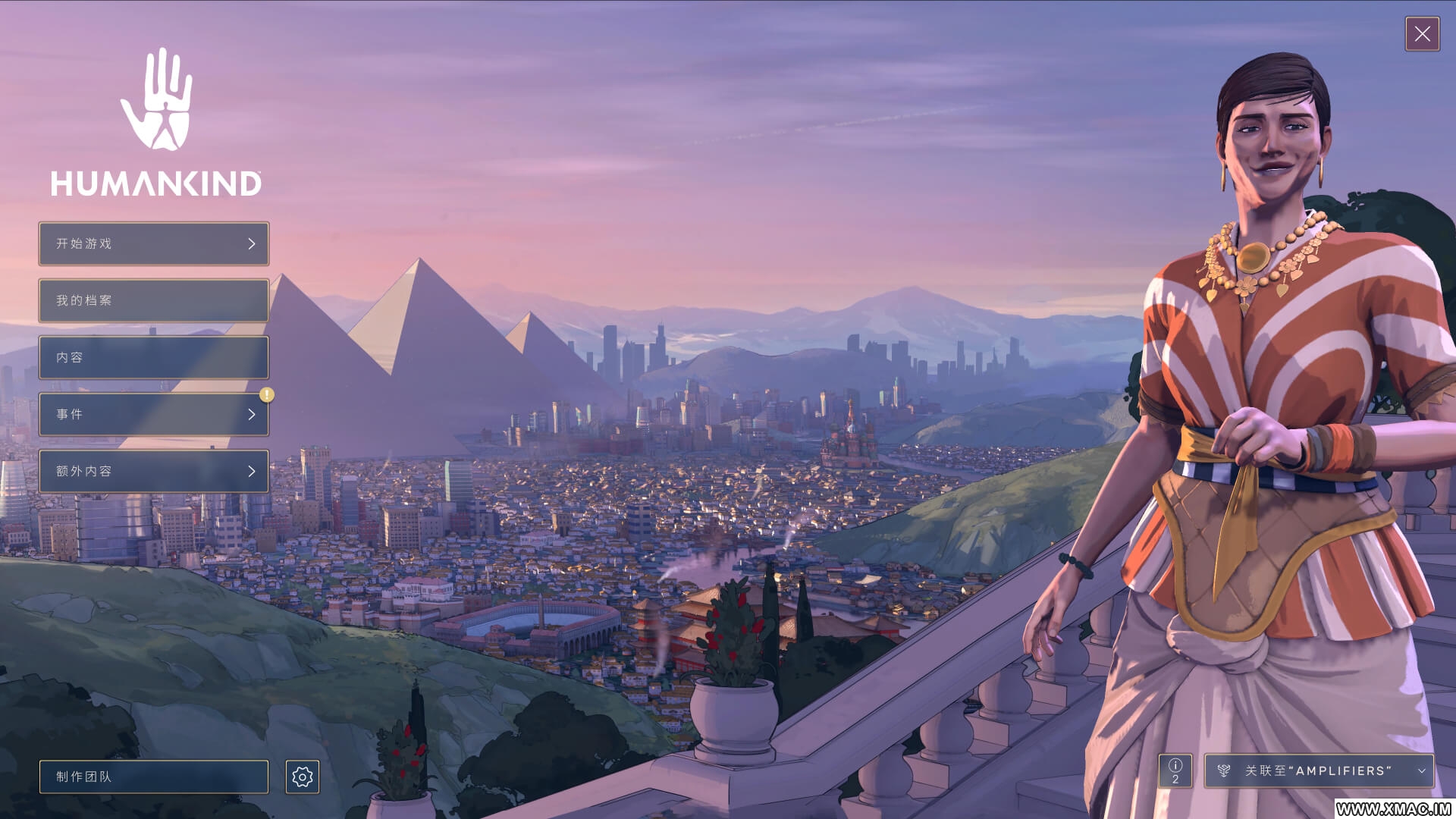Open the 开始游戏 (Start Game) menu
This screenshot has height=819, width=1456.
click(x=154, y=243)
